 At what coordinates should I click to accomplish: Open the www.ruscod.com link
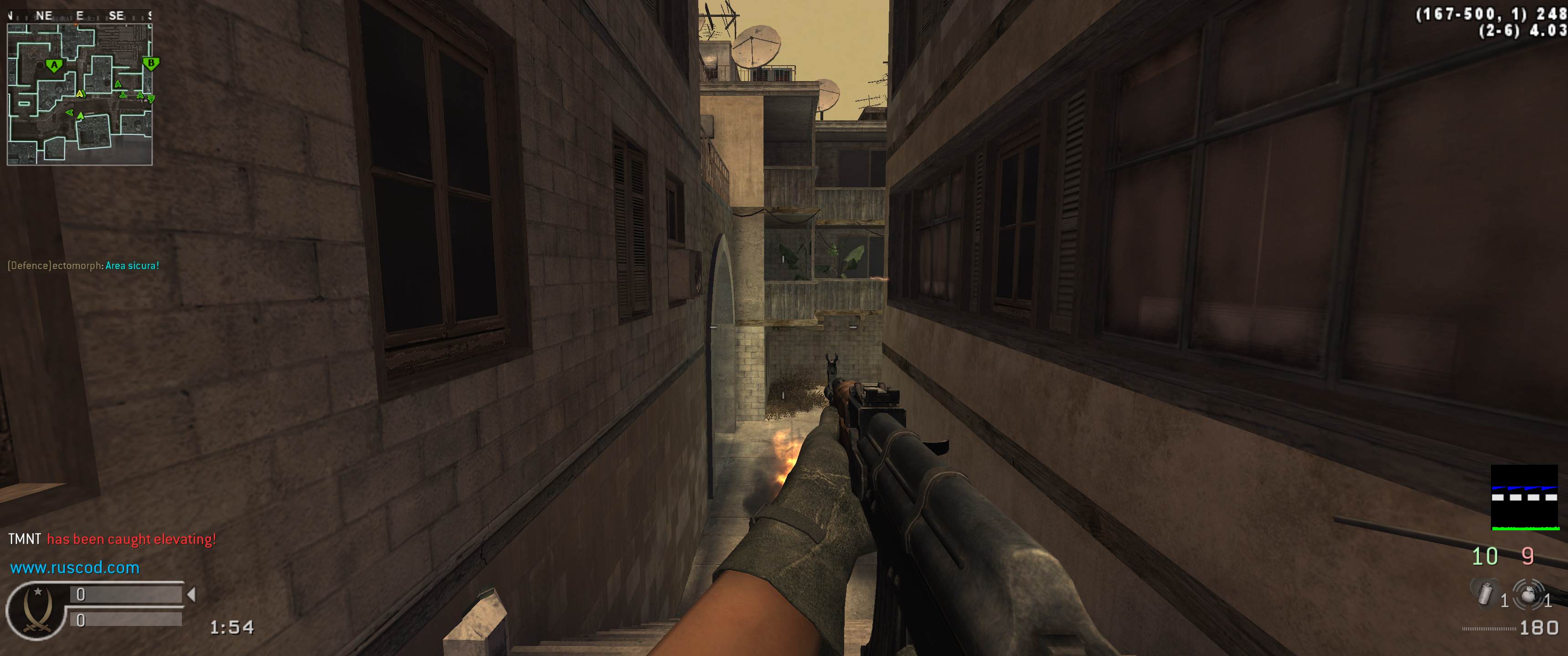75,568
